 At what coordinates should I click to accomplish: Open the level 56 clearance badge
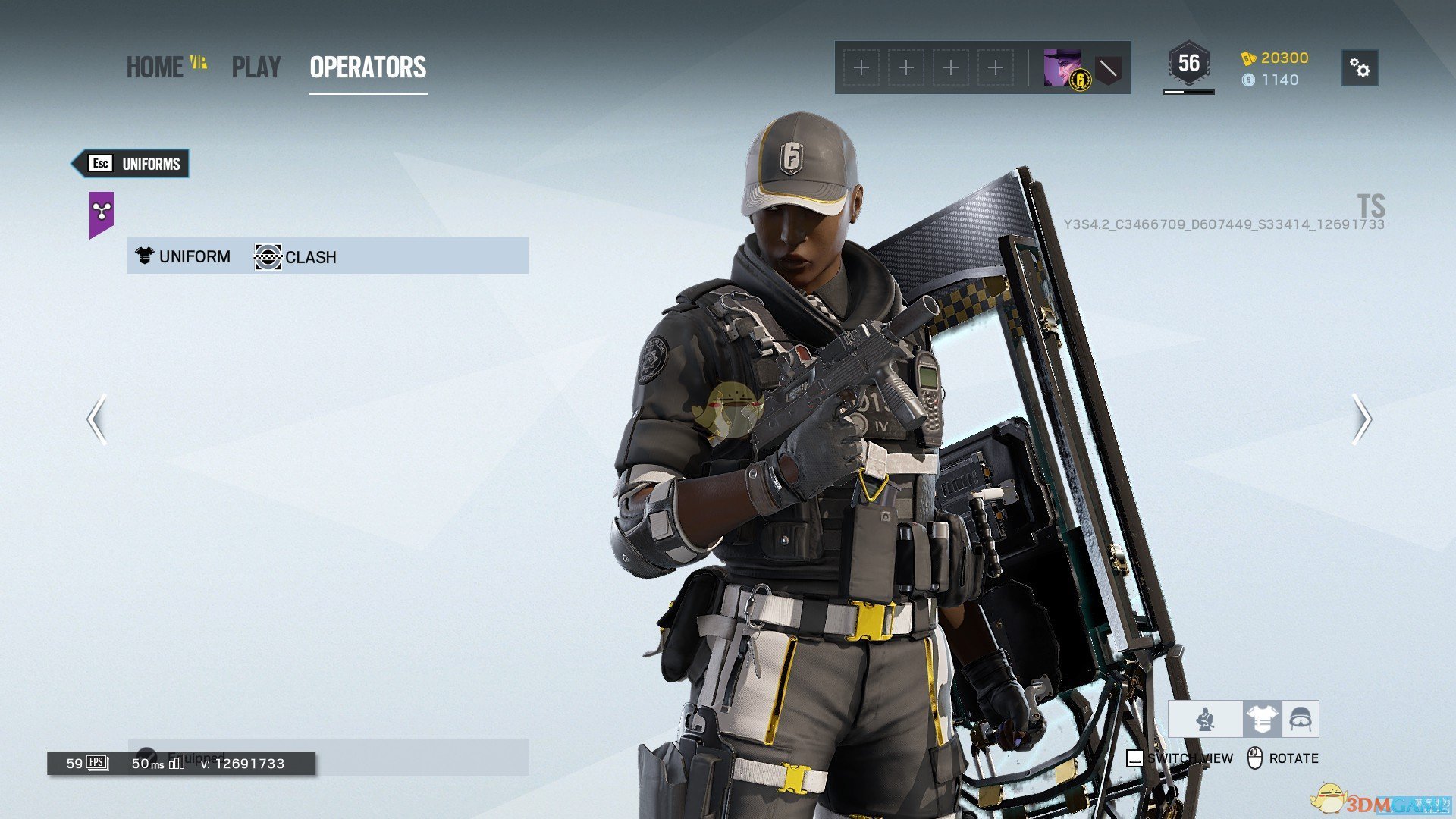point(1188,64)
